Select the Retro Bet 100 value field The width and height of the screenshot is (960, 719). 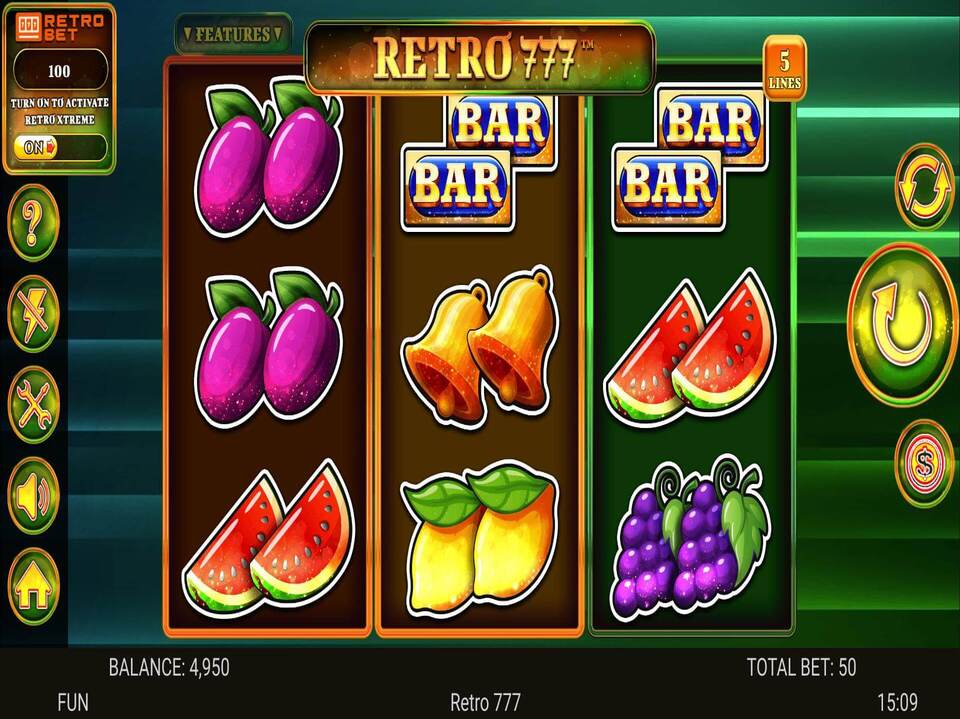point(60,72)
